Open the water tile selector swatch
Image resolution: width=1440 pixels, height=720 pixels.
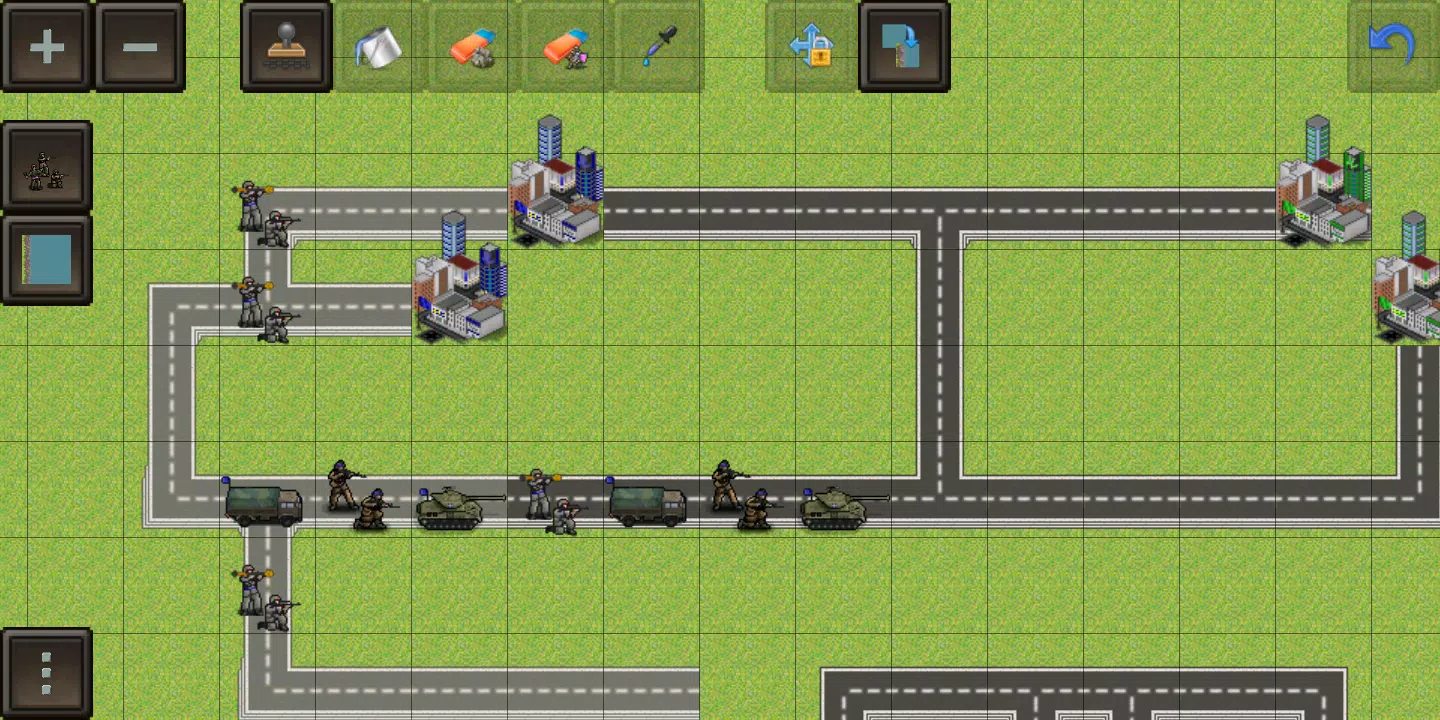[45, 258]
